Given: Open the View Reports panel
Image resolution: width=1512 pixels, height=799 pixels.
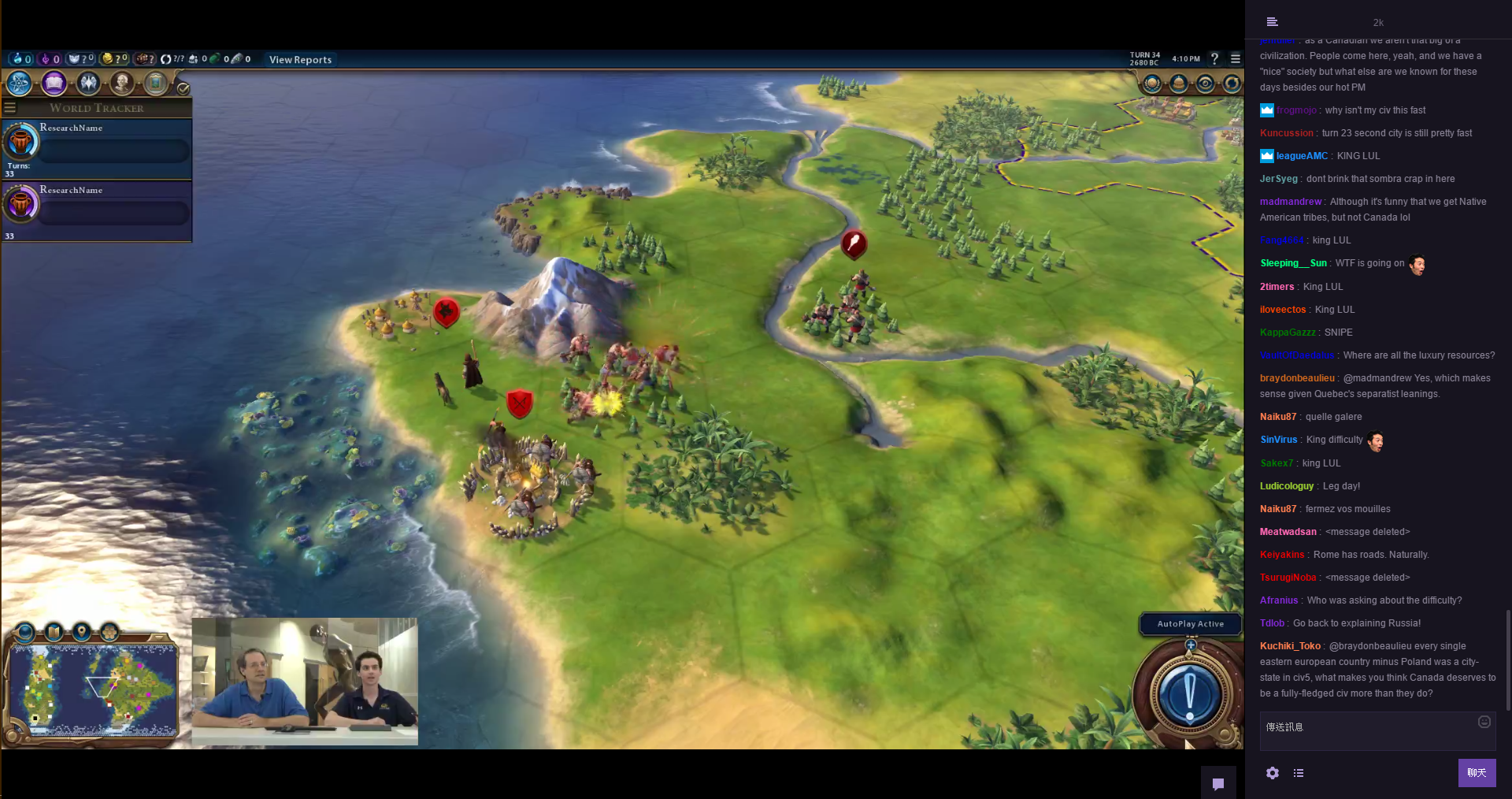Looking at the screenshot, I should tap(300, 60).
